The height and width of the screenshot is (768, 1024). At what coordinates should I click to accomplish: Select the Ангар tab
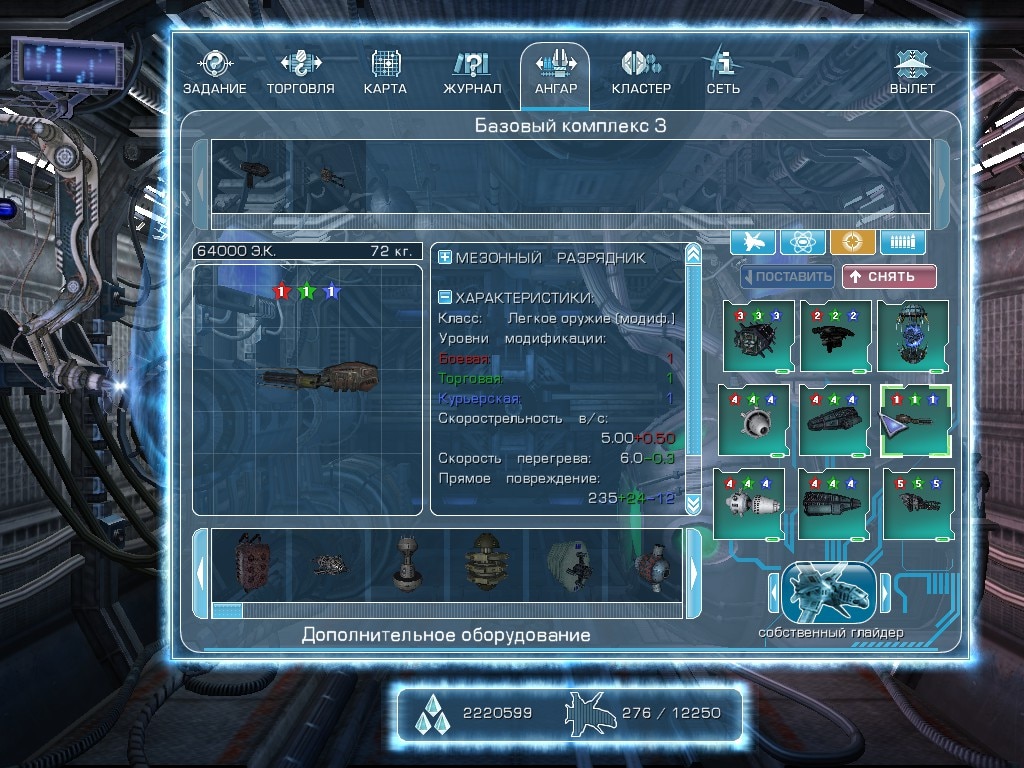pyautogui.click(x=555, y=73)
